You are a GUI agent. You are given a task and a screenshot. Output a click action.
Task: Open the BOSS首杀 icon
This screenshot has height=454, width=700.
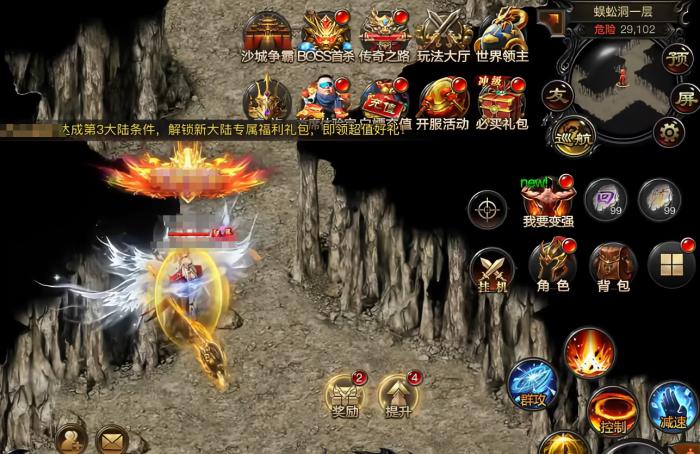[326, 34]
